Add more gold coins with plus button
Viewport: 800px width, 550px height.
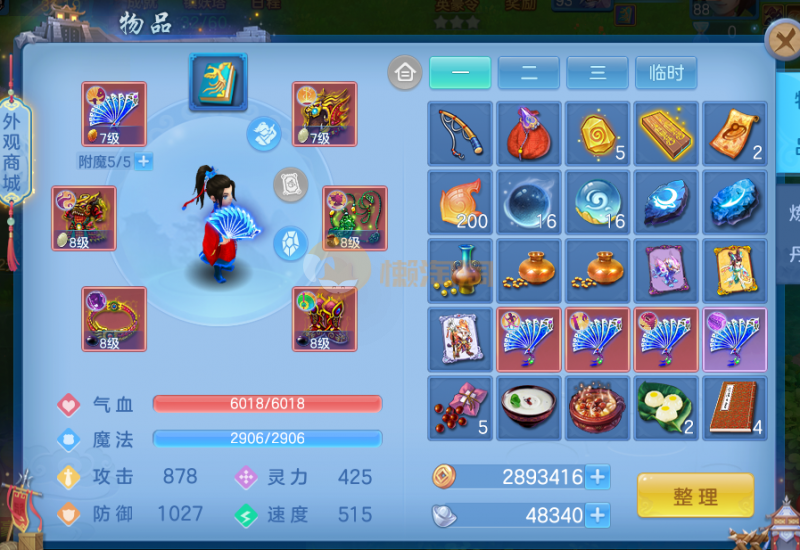click(x=598, y=477)
